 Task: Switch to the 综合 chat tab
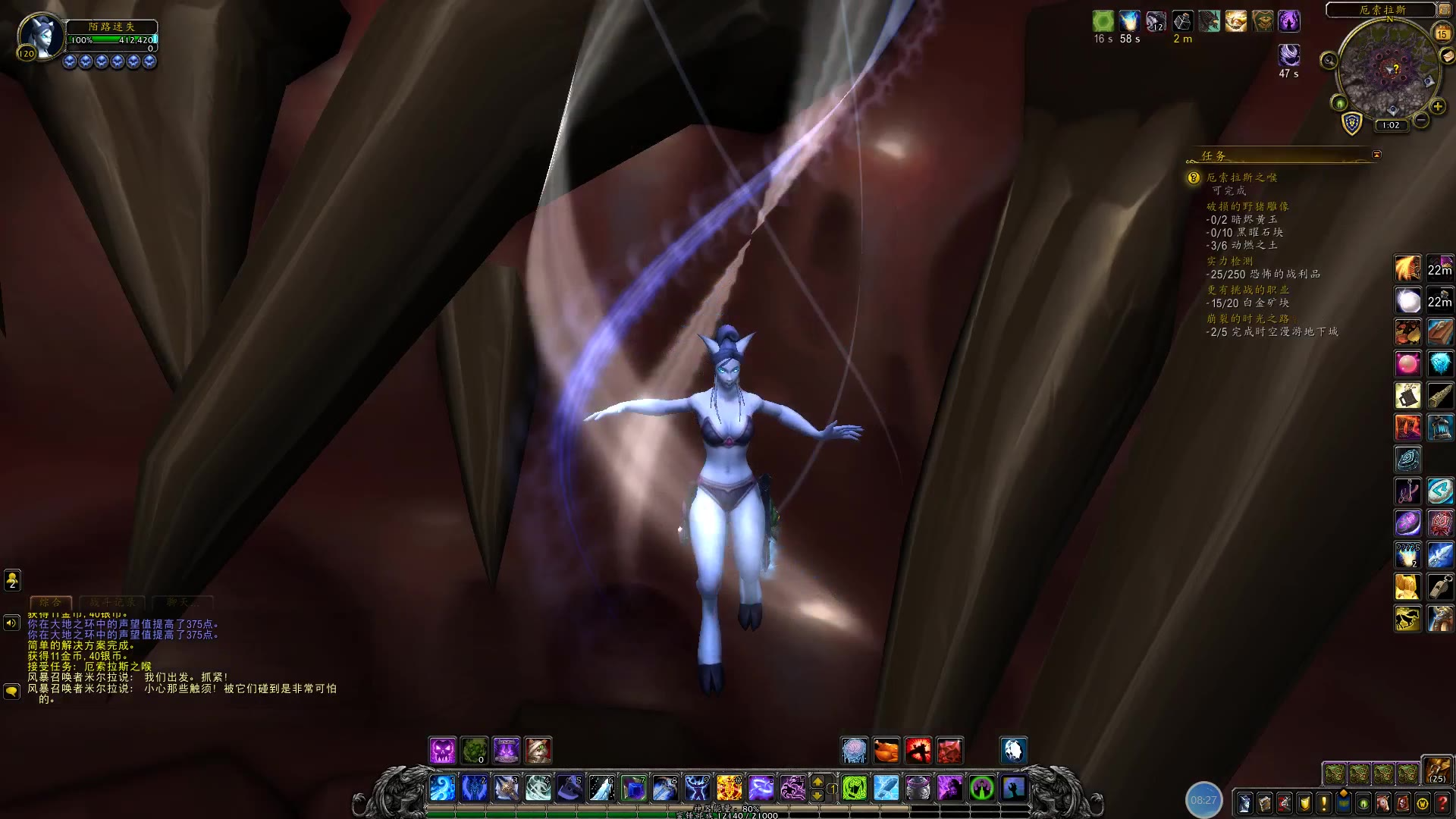(x=51, y=602)
